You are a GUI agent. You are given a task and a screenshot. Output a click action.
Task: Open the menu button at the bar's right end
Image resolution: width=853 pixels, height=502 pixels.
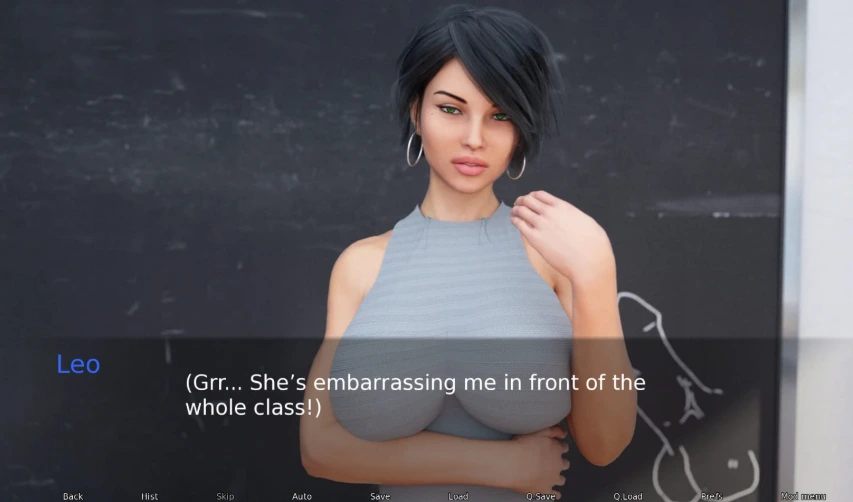803,496
